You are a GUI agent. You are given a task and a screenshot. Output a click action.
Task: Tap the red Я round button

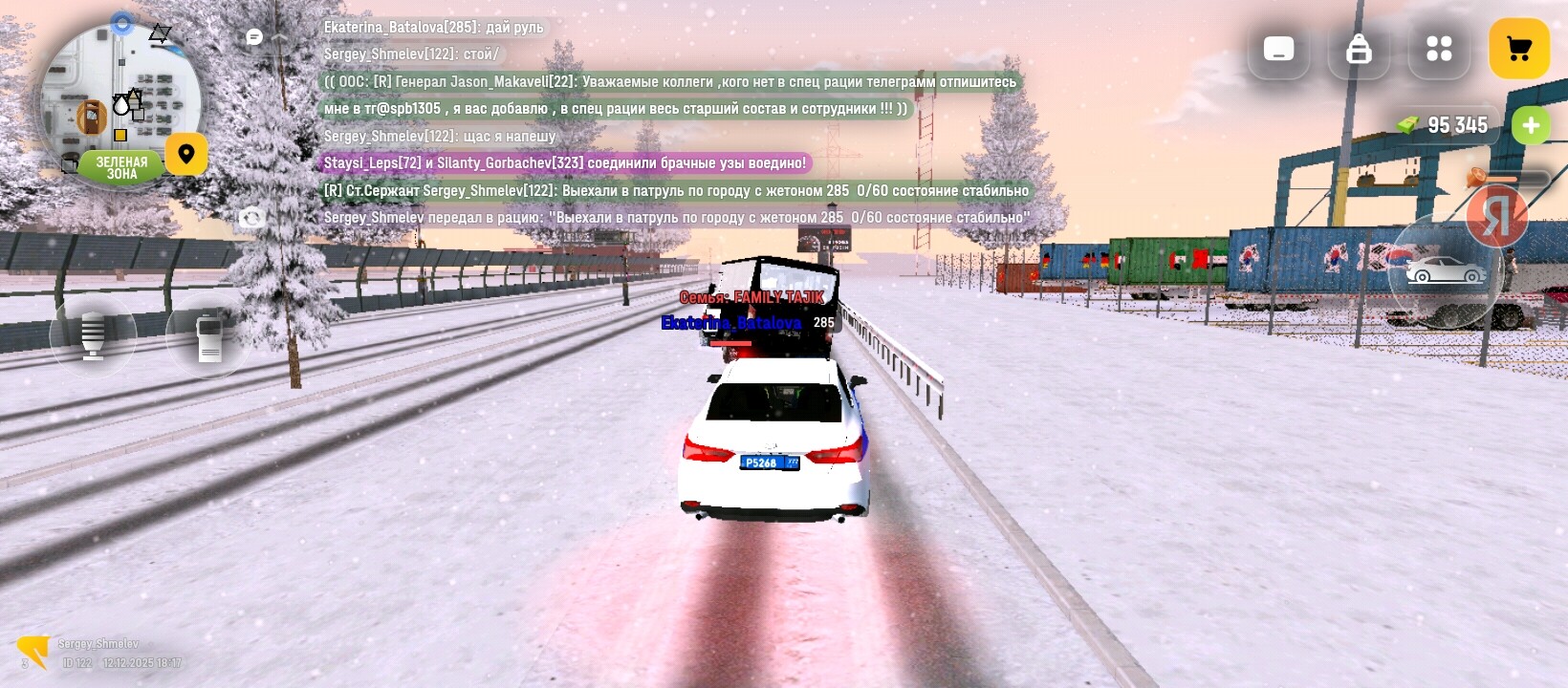click(x=1496, y=217)
